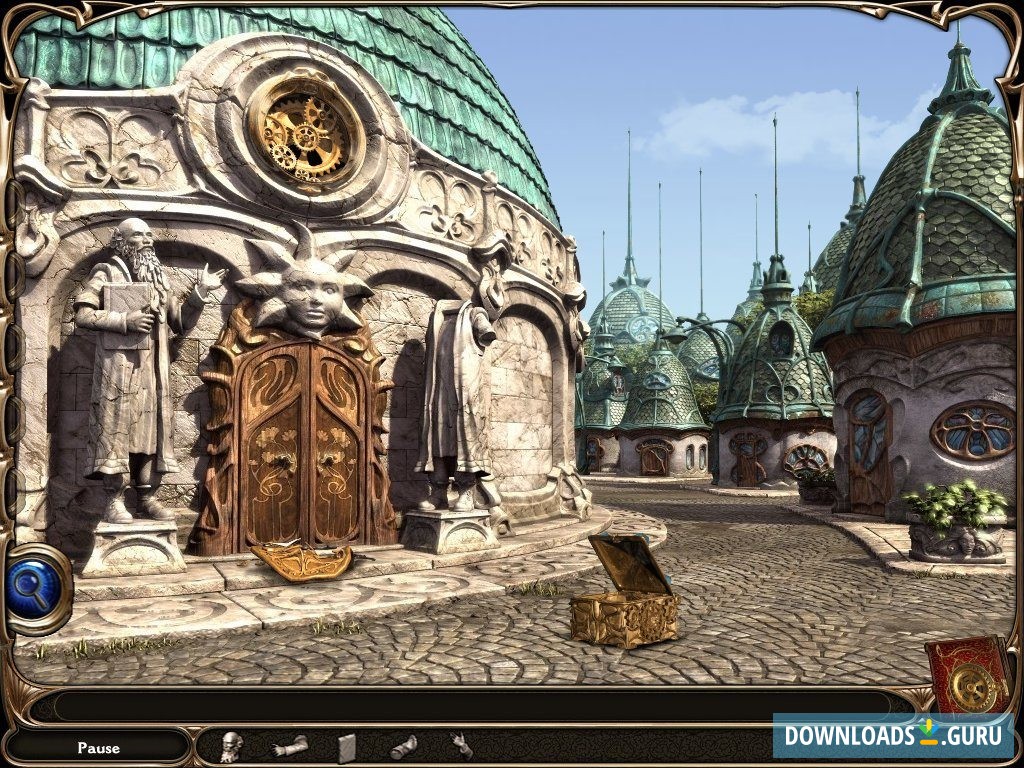Select the handless stone sleeve fragment
This screenshot has height=768, width=1024.
[x=403, y=746]
